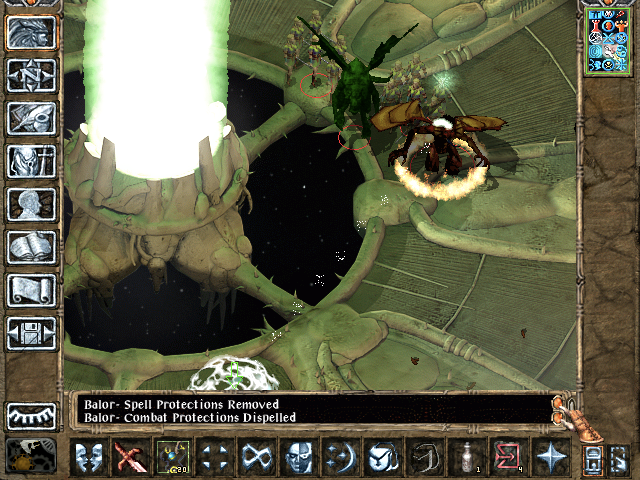Open the inventory screen
Image resolution: width=640 pixels, height=480 pixels.
(31, 161)
